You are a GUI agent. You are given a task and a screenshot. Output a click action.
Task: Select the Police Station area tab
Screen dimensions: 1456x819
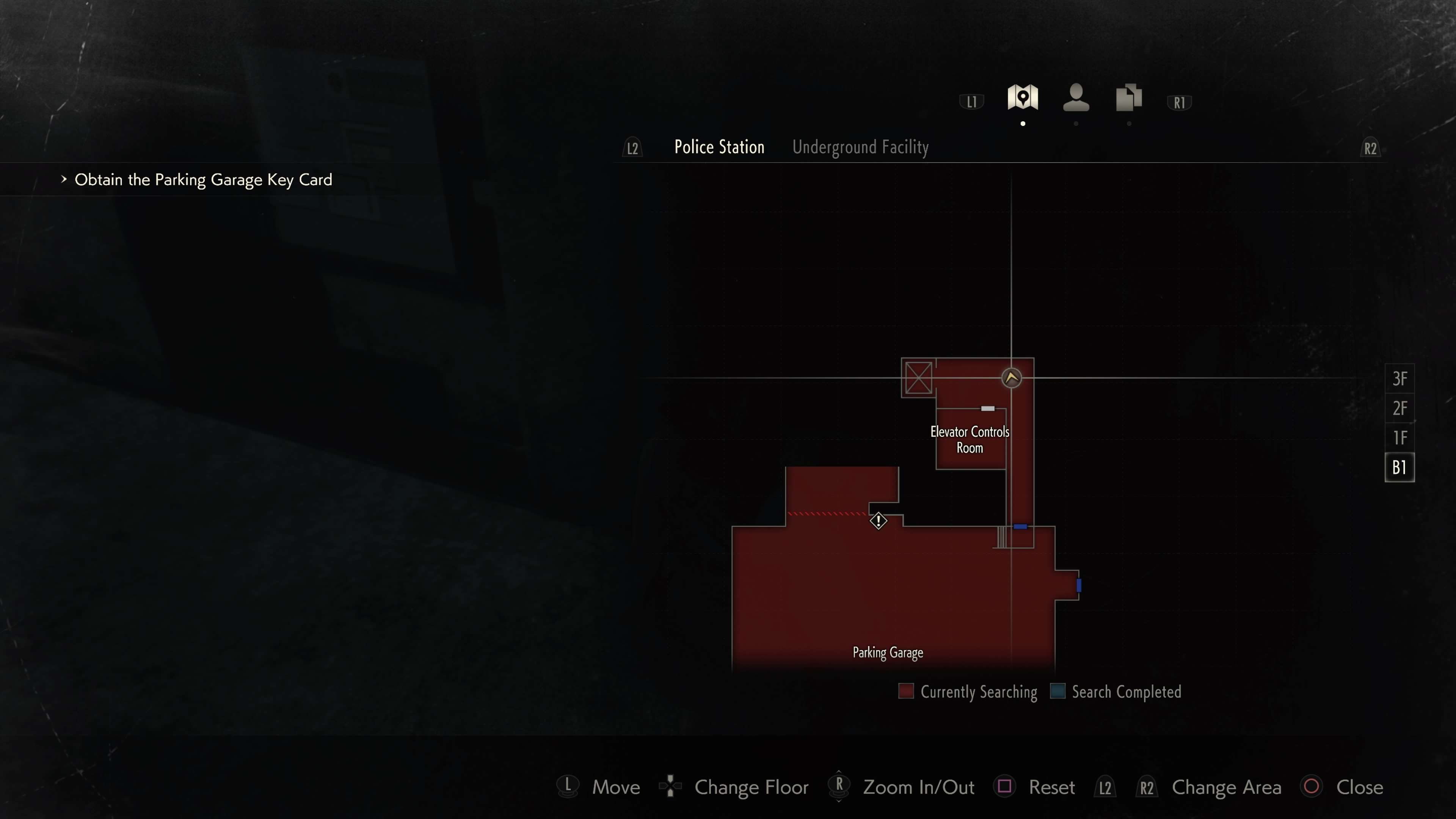click(719, 147)
